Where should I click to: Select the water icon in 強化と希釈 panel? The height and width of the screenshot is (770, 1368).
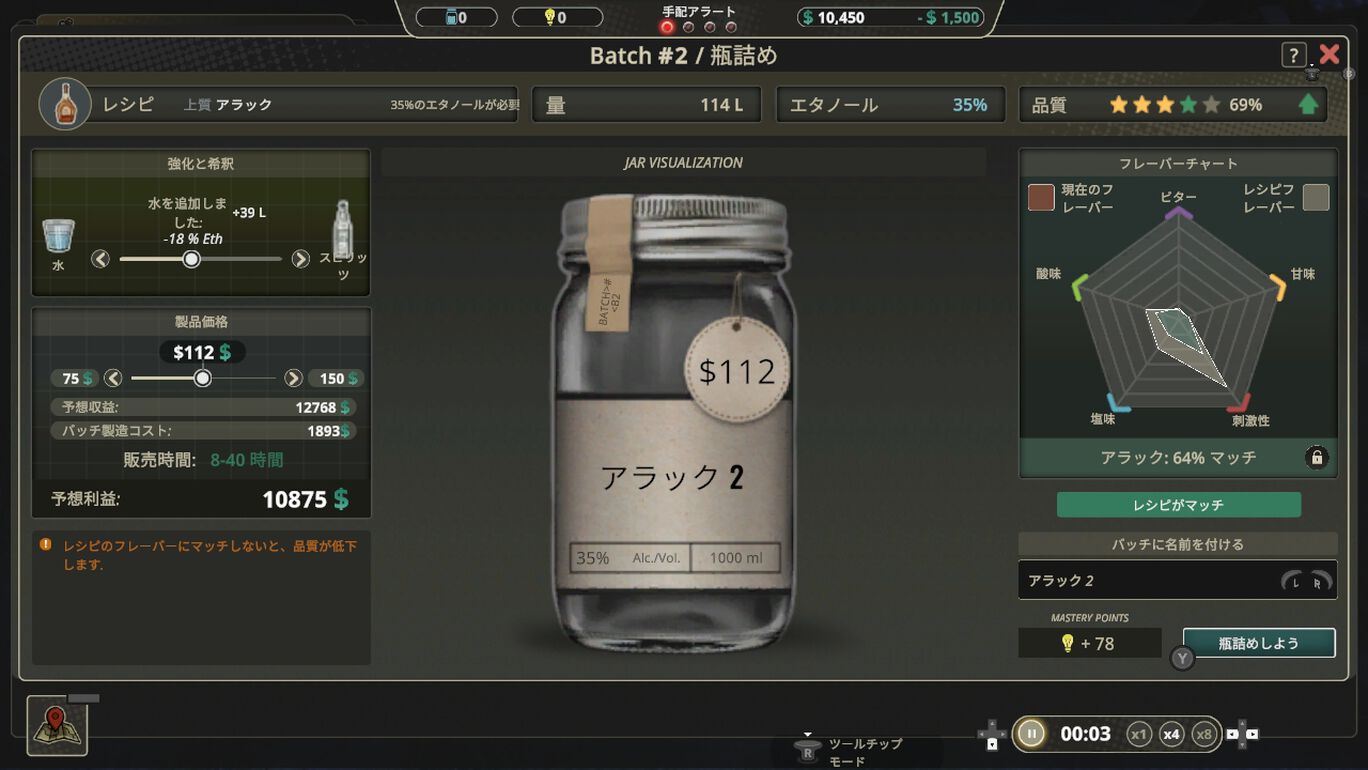click(x=57, y=238)
